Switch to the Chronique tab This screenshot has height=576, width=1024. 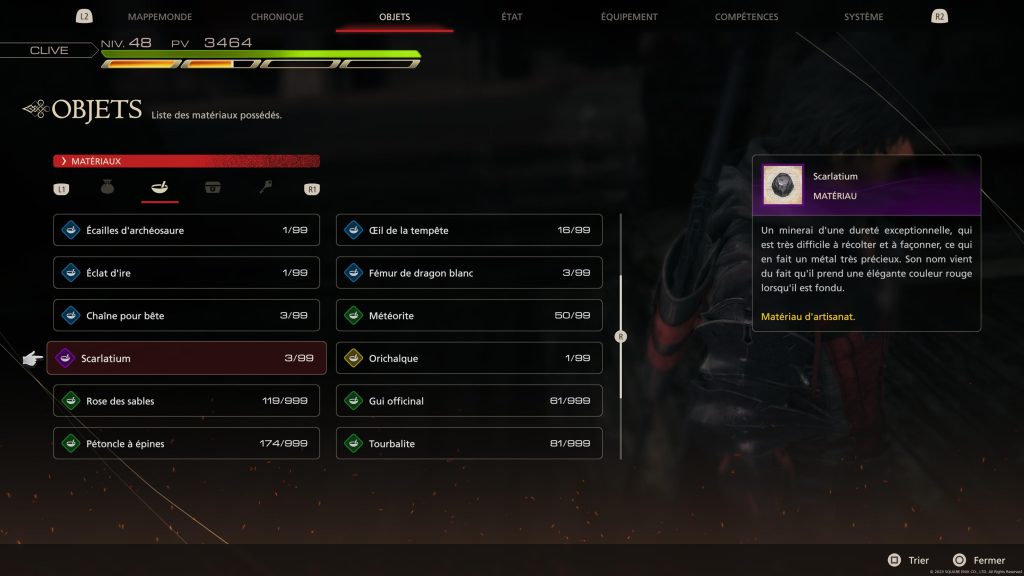(x=278, y=17)
